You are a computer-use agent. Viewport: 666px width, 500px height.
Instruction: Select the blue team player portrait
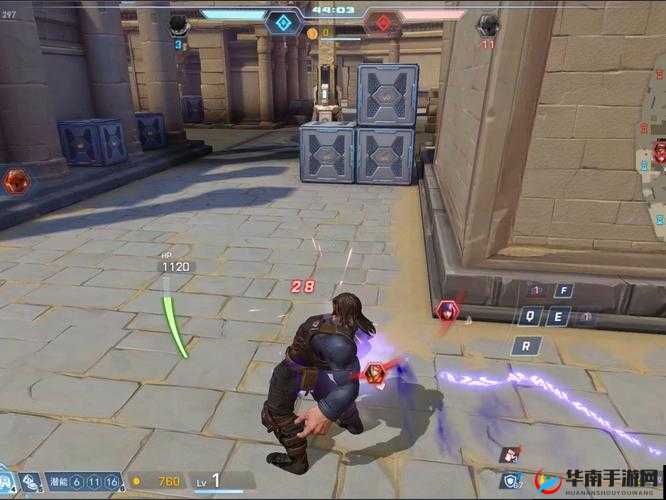(x=179, y=23)
